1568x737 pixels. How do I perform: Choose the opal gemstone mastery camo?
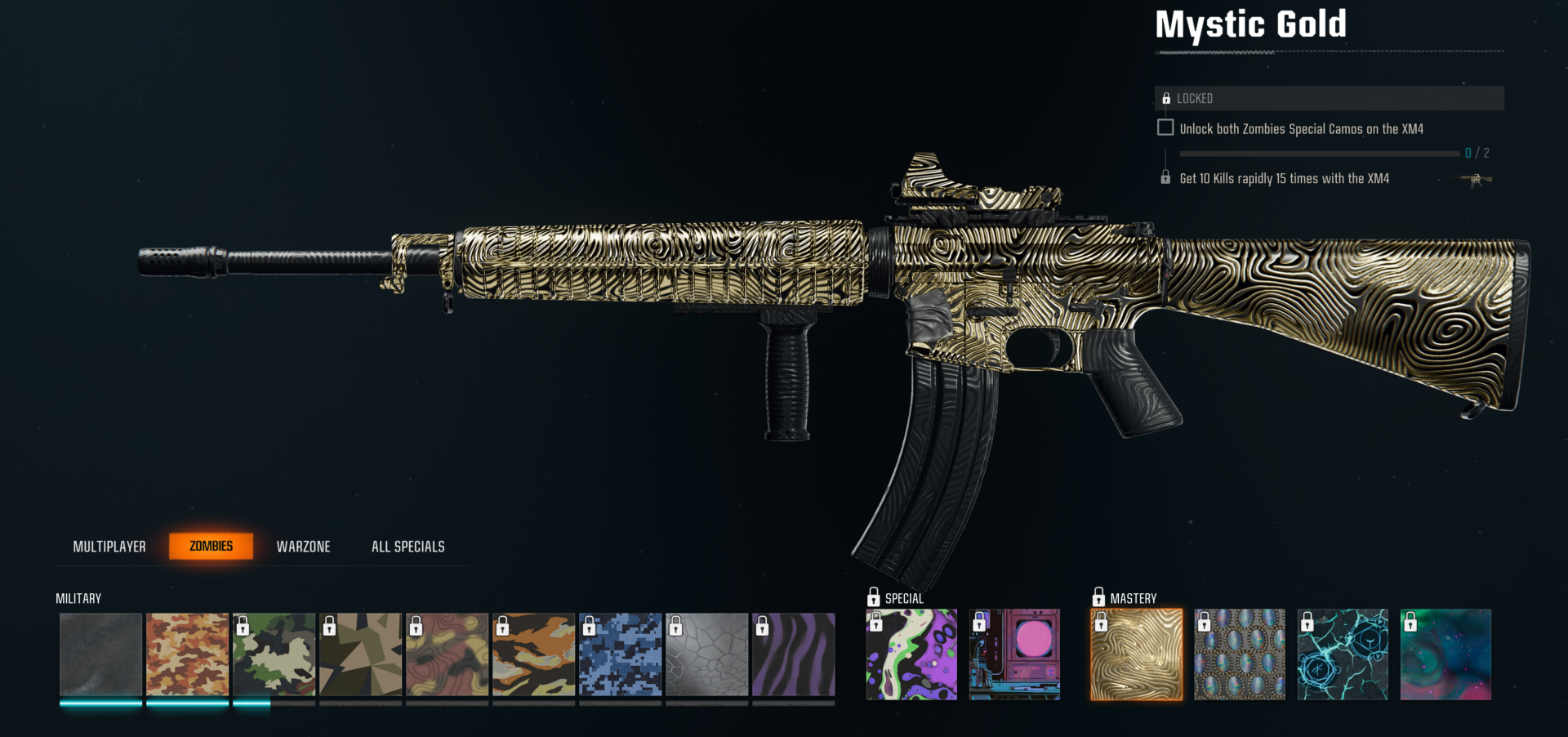[x=1239, y=654]
